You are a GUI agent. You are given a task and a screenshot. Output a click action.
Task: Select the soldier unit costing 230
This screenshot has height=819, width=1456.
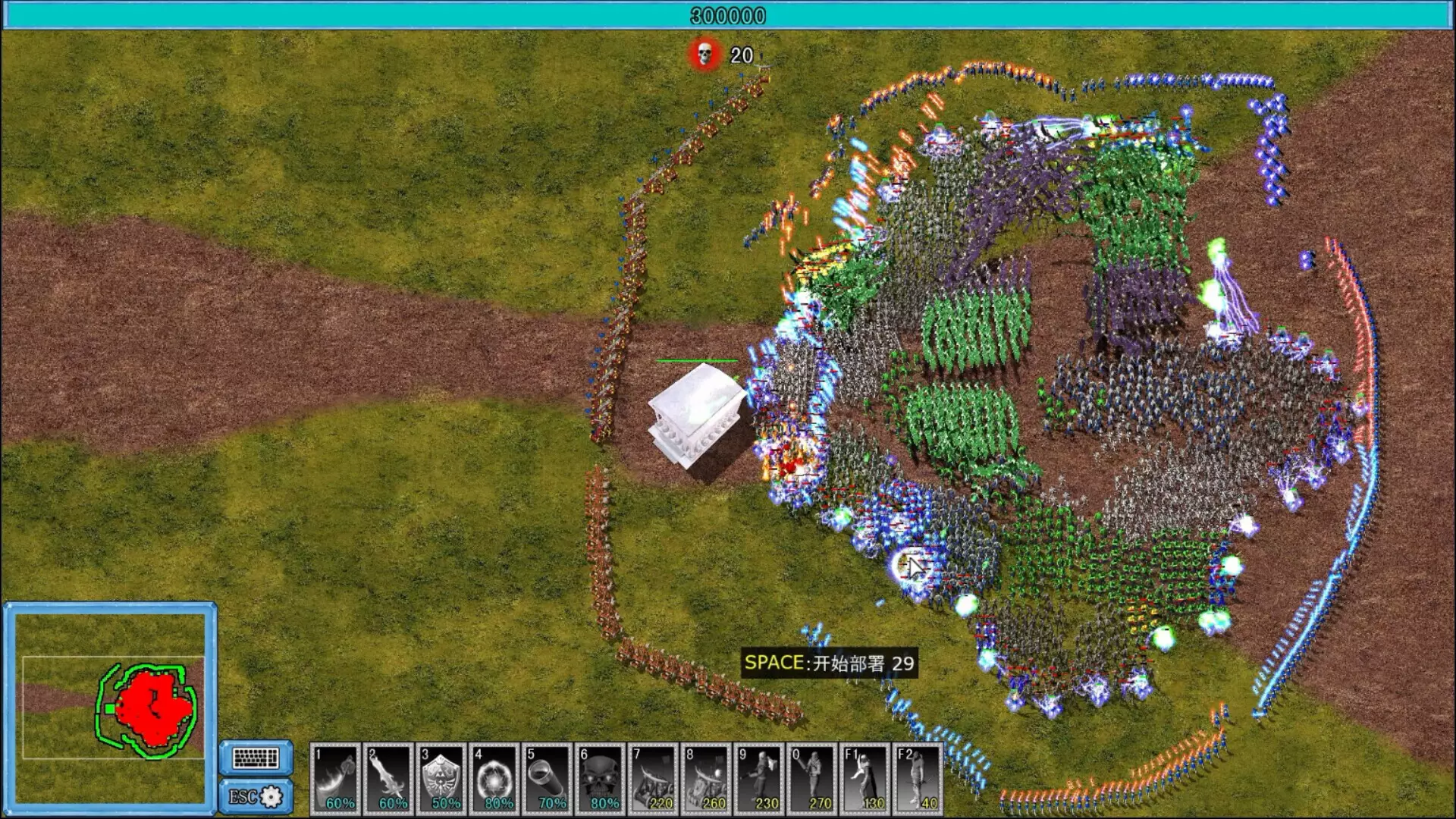tap(760, 778)
